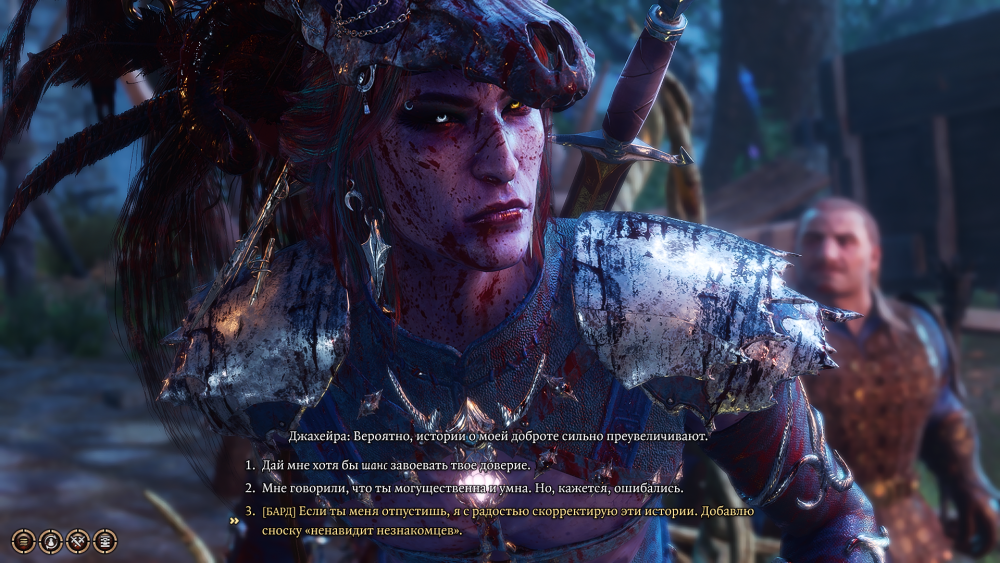Open the stacked panels icon beside the crossed swords
1000x563 pixels.
pos(105,541)
